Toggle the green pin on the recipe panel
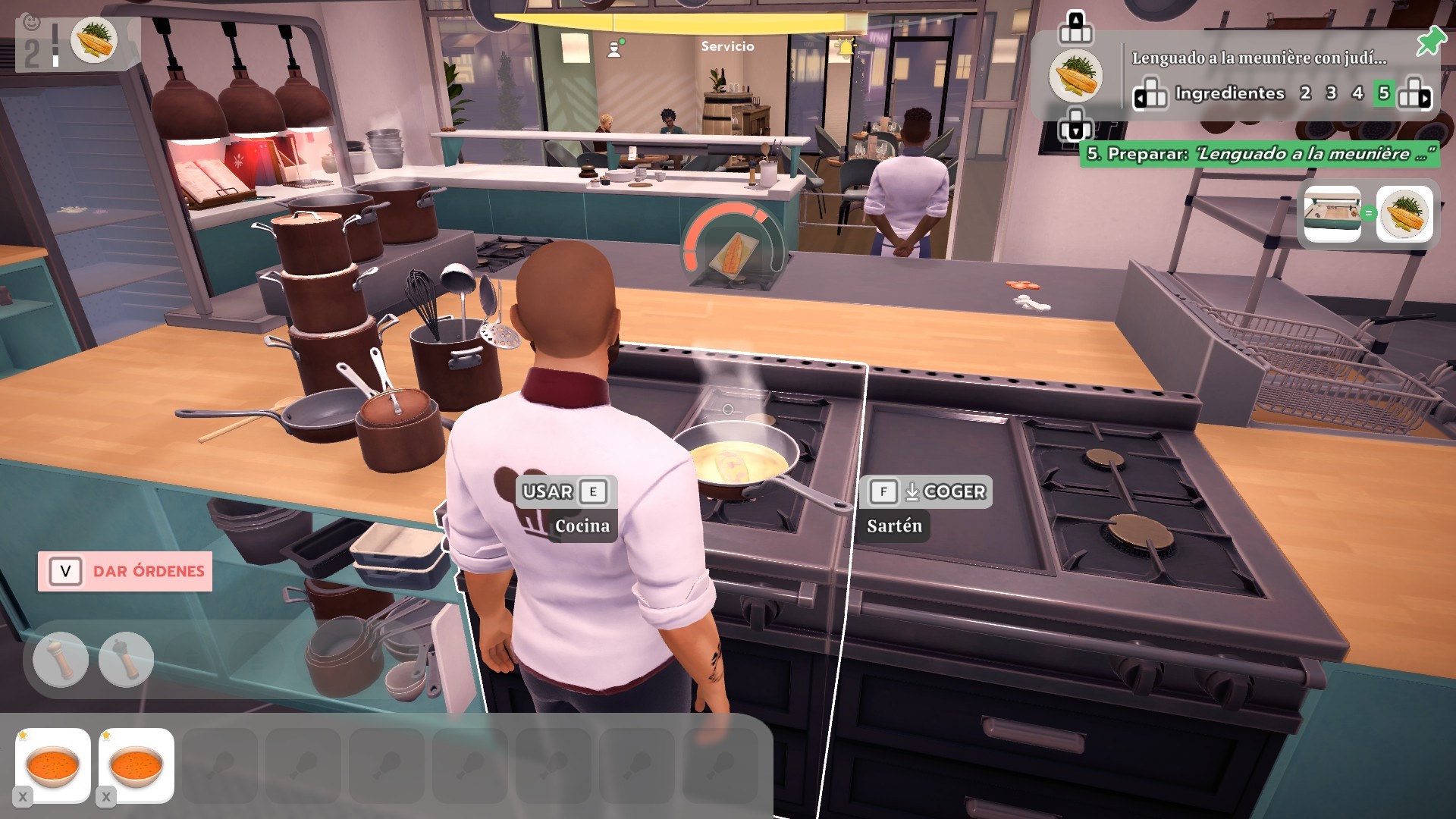 coord(1429,42)
